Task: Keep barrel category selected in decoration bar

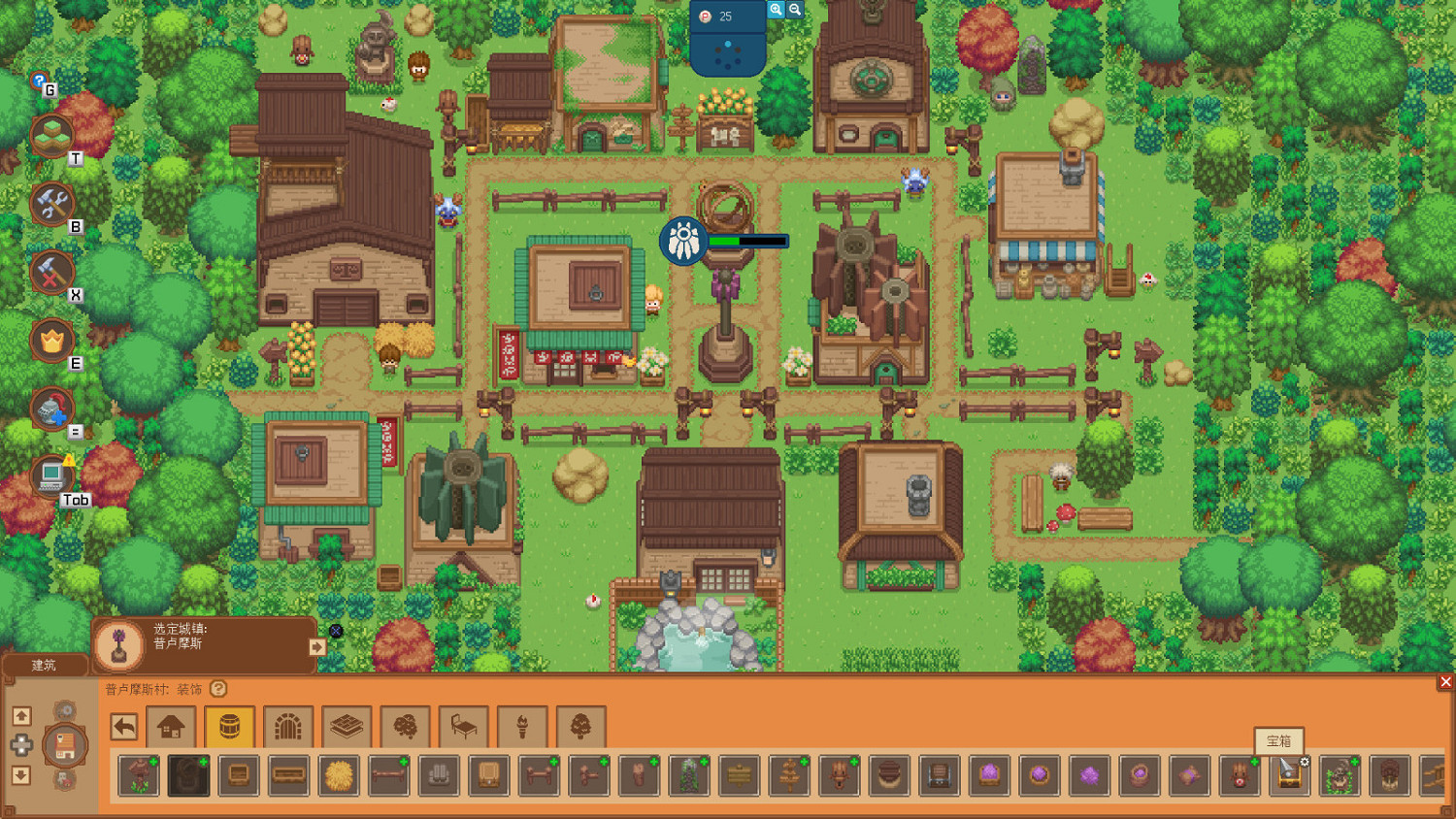Action: click(230, 725)
